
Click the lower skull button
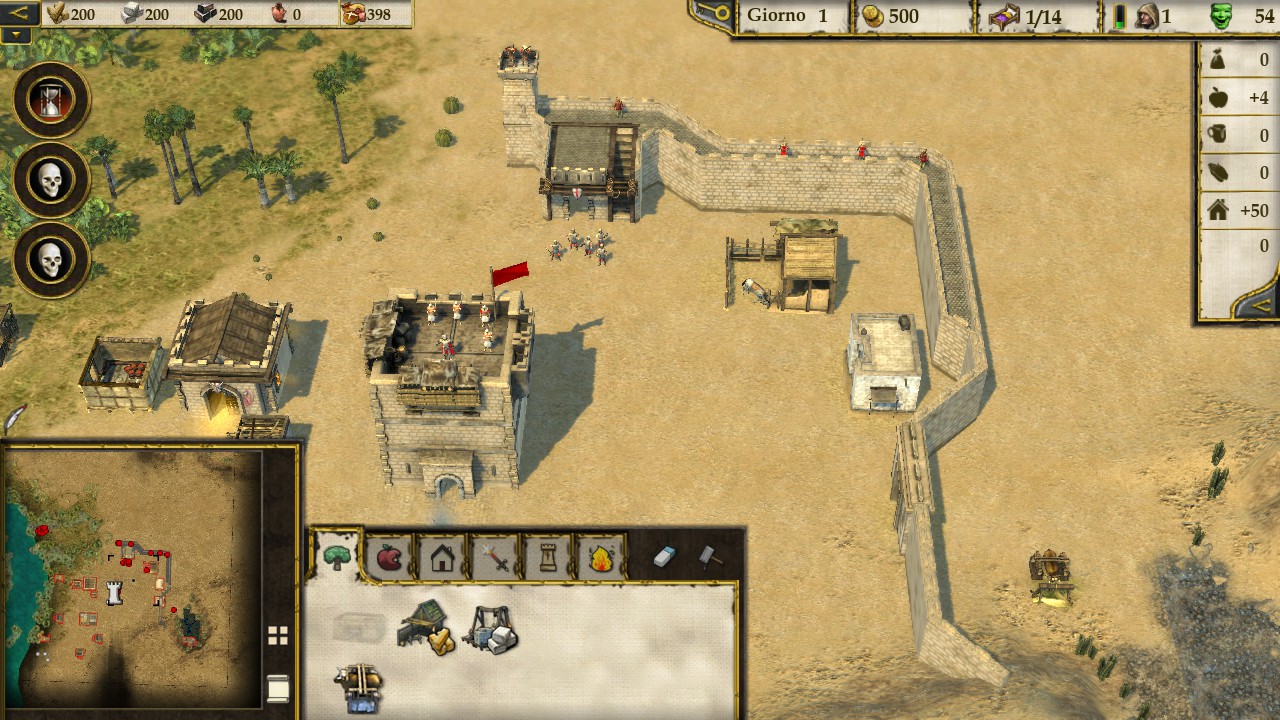click(x=51, y=260)
